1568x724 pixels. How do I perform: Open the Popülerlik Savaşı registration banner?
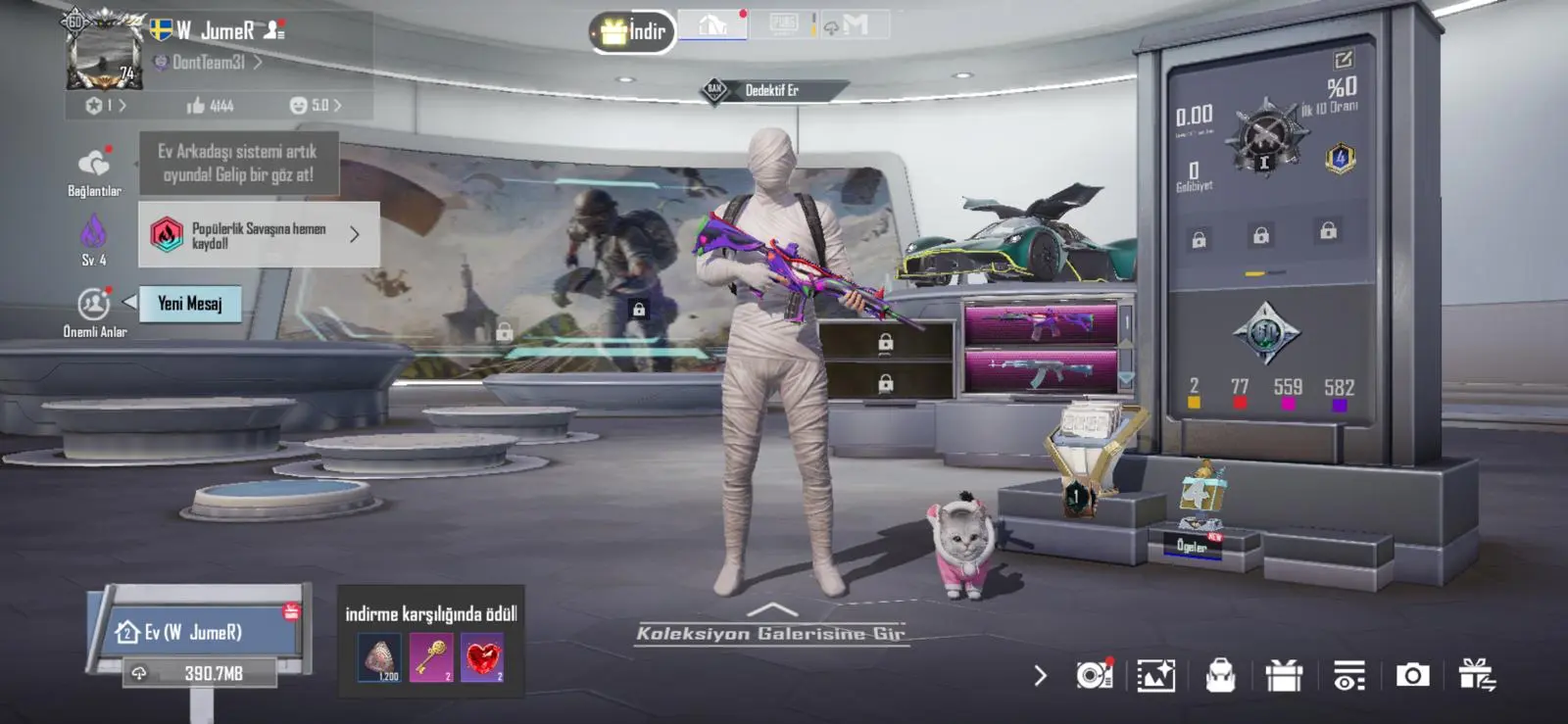pos(259,235)
